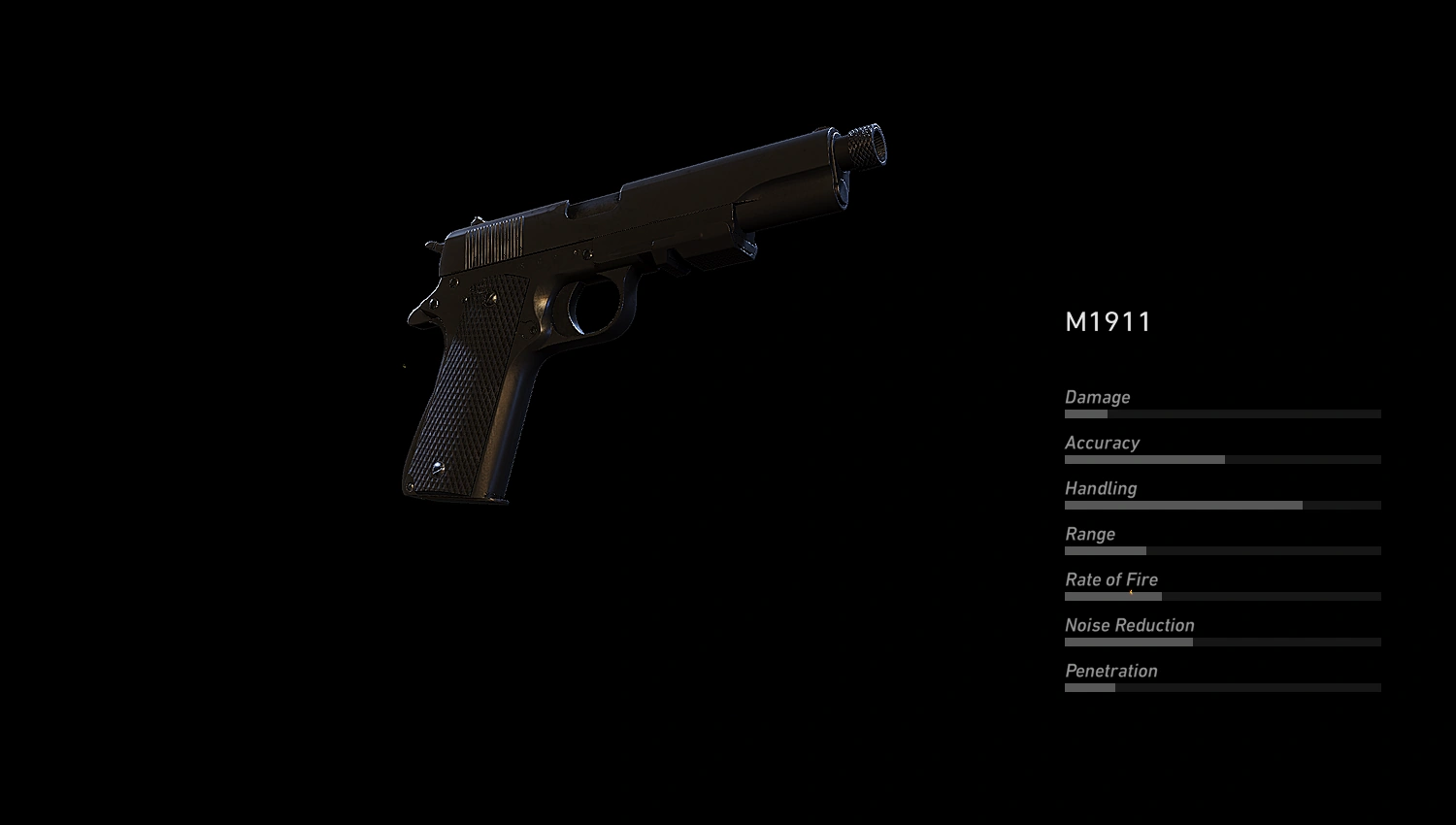Click the Noise Reduction bar
The height and width of the screenshot is (825, 1456).
(x=1223, y=642)
